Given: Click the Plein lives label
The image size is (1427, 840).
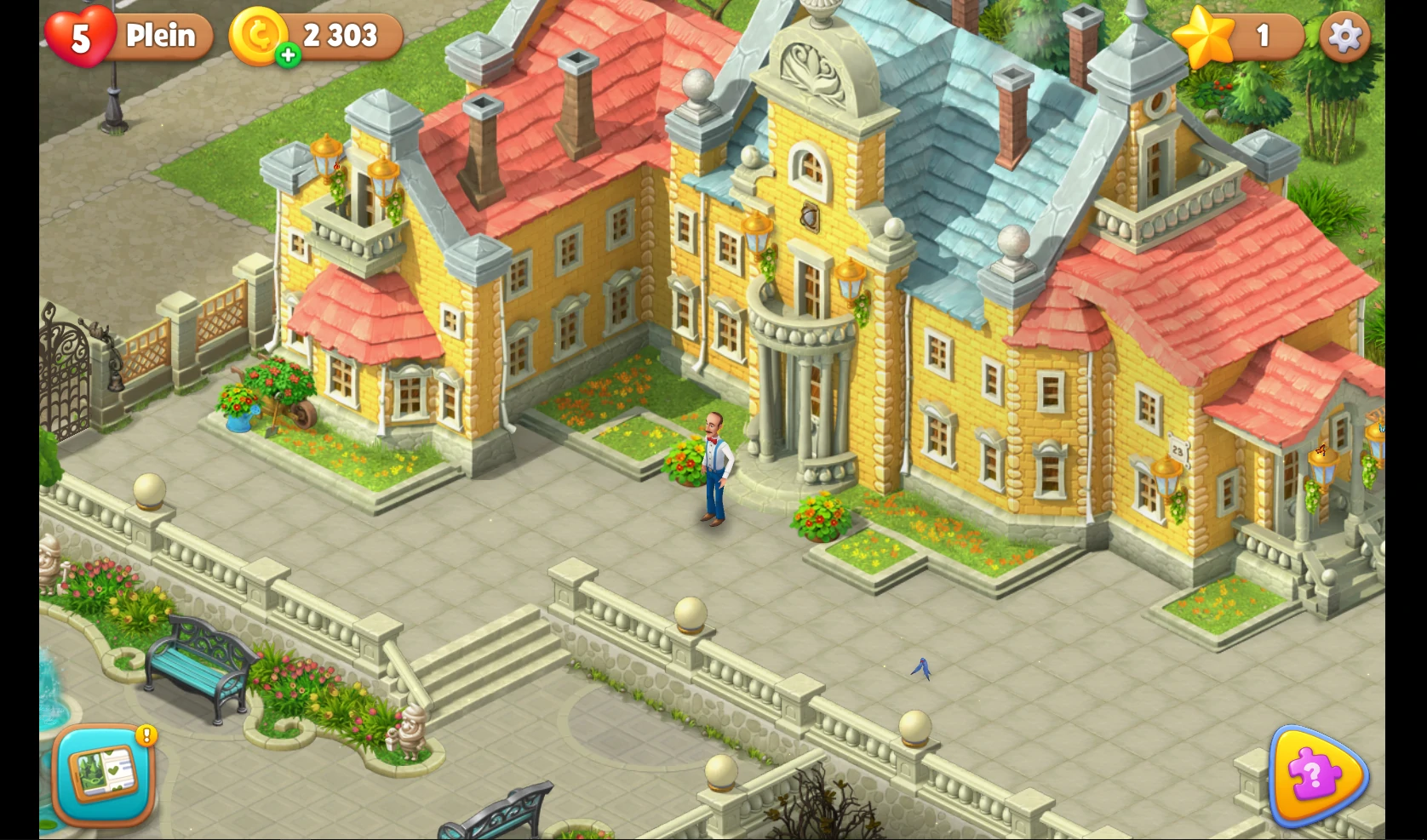Looking at the screenshot, I should click(160, 36).
